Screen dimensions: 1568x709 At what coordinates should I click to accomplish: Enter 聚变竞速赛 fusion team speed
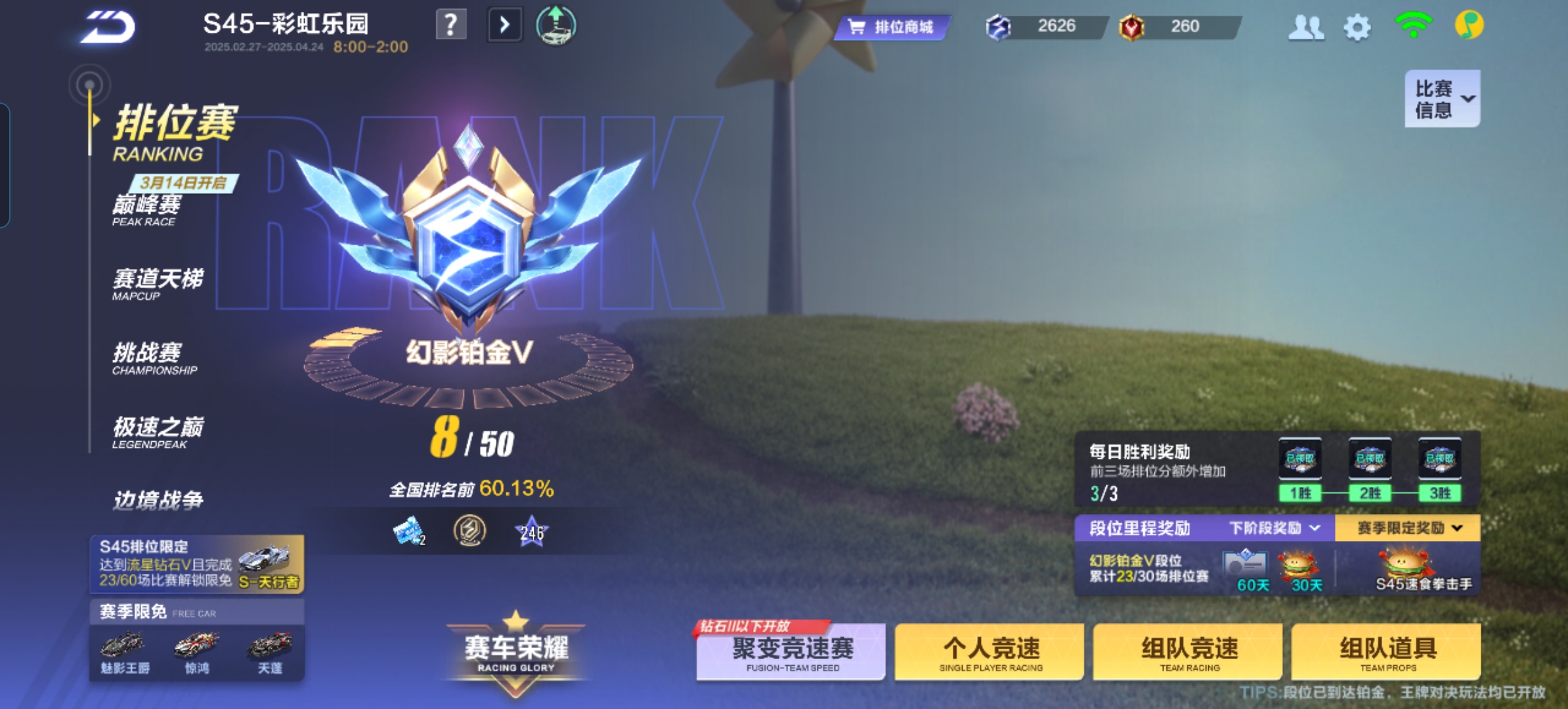[792, 652]
